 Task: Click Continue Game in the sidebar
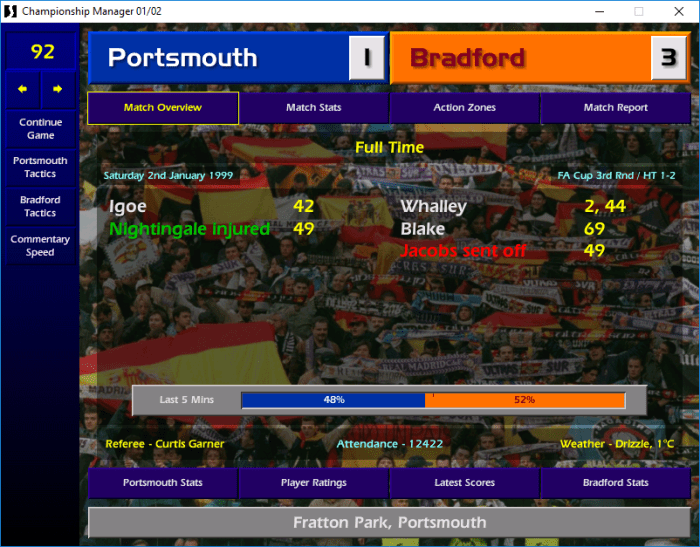40,129
